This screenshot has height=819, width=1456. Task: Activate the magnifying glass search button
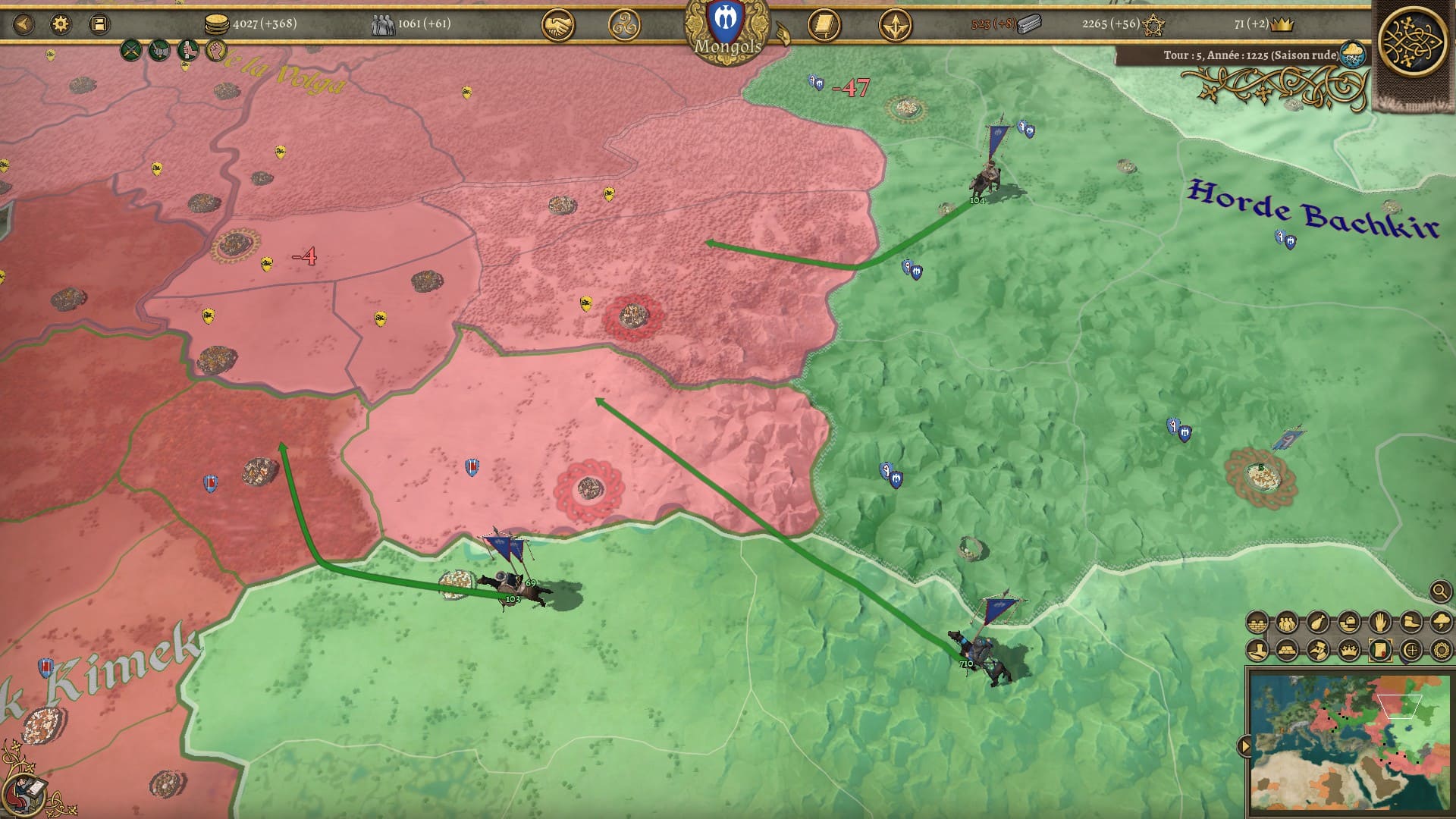click(1440, 591)
